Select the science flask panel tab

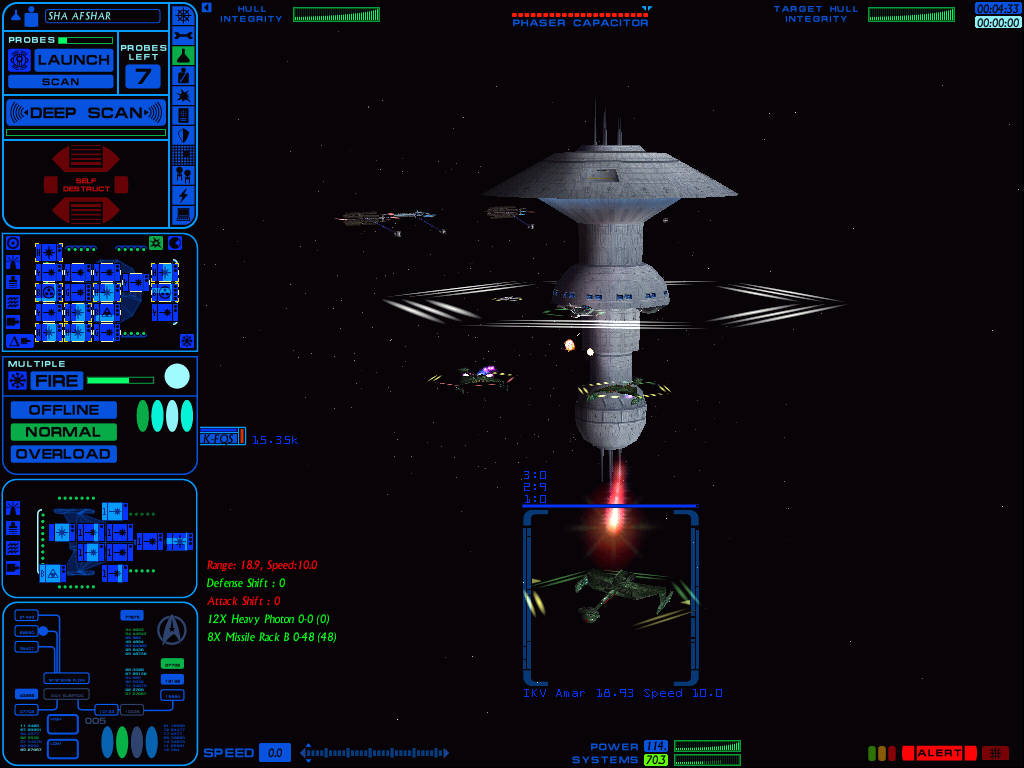(183, 55)
